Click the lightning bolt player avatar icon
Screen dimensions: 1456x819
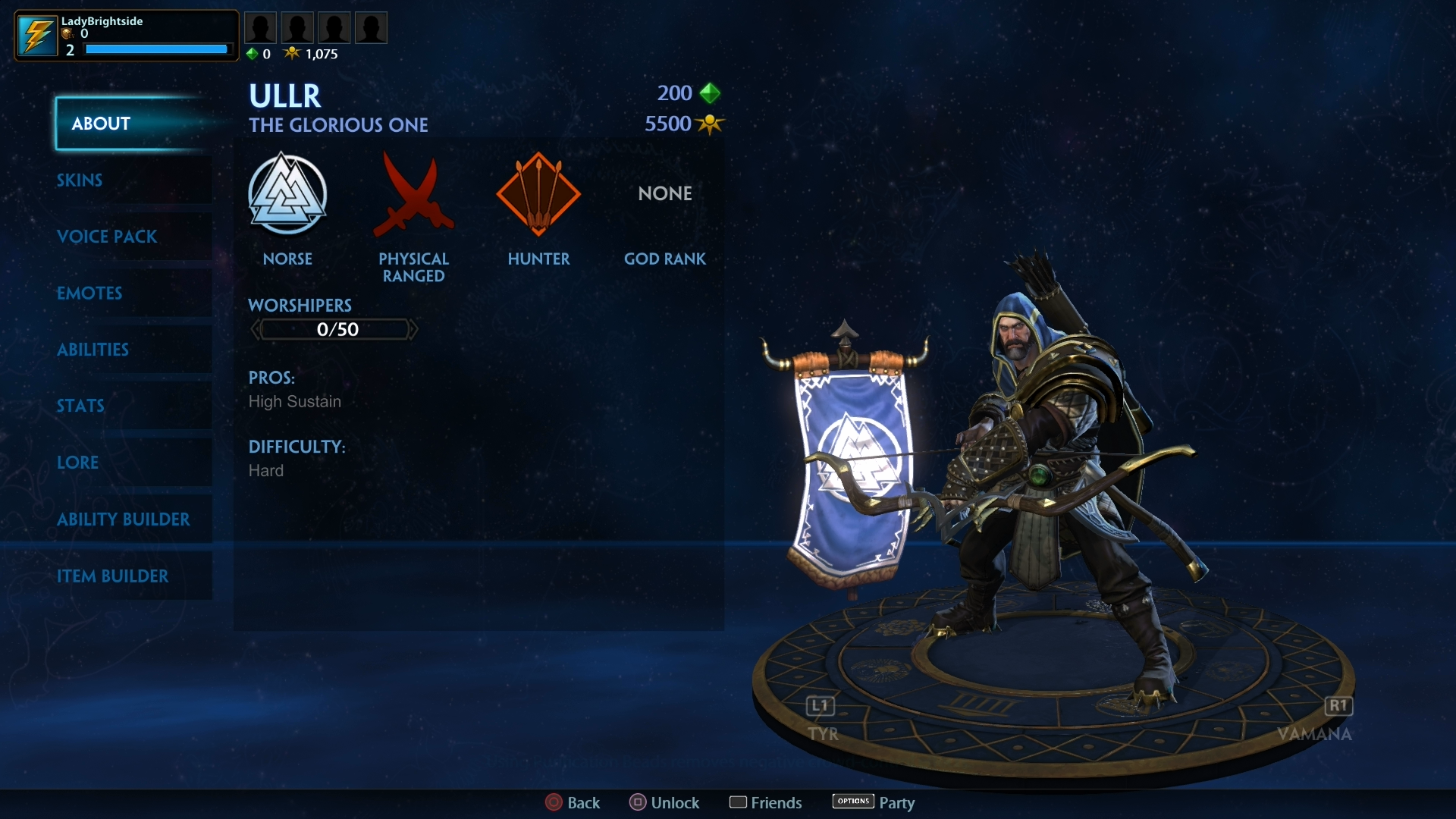[x=37, y=35]
